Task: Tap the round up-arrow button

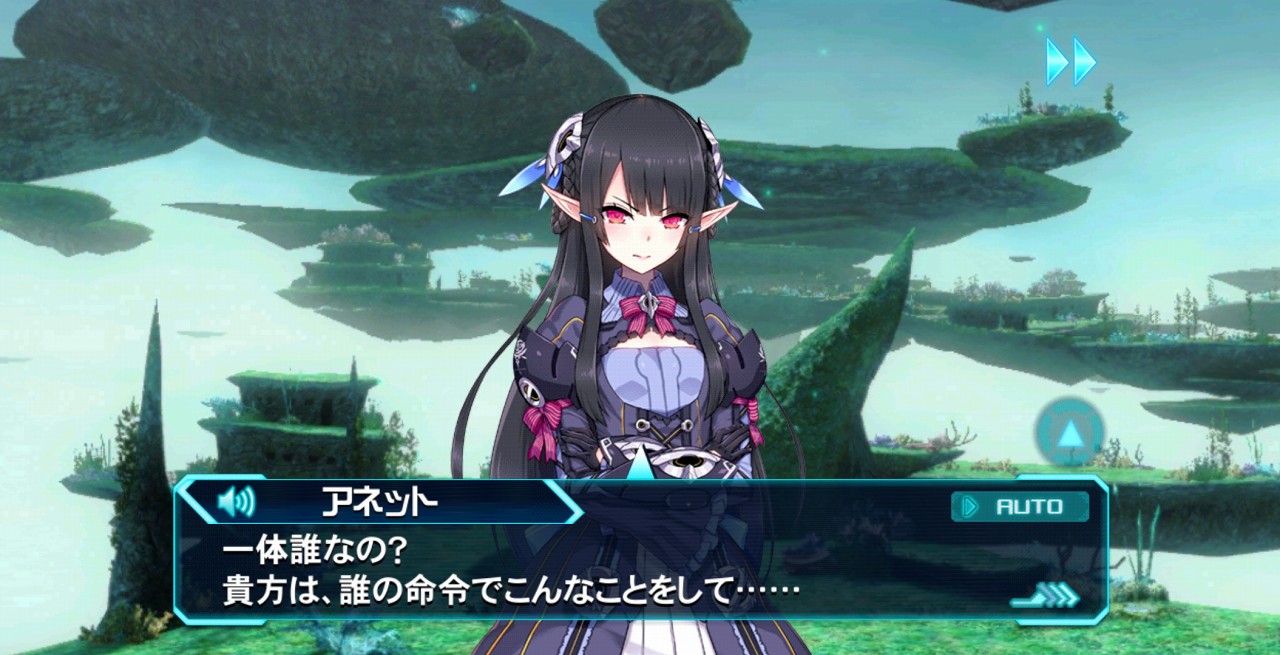Action: (1070, 433)
